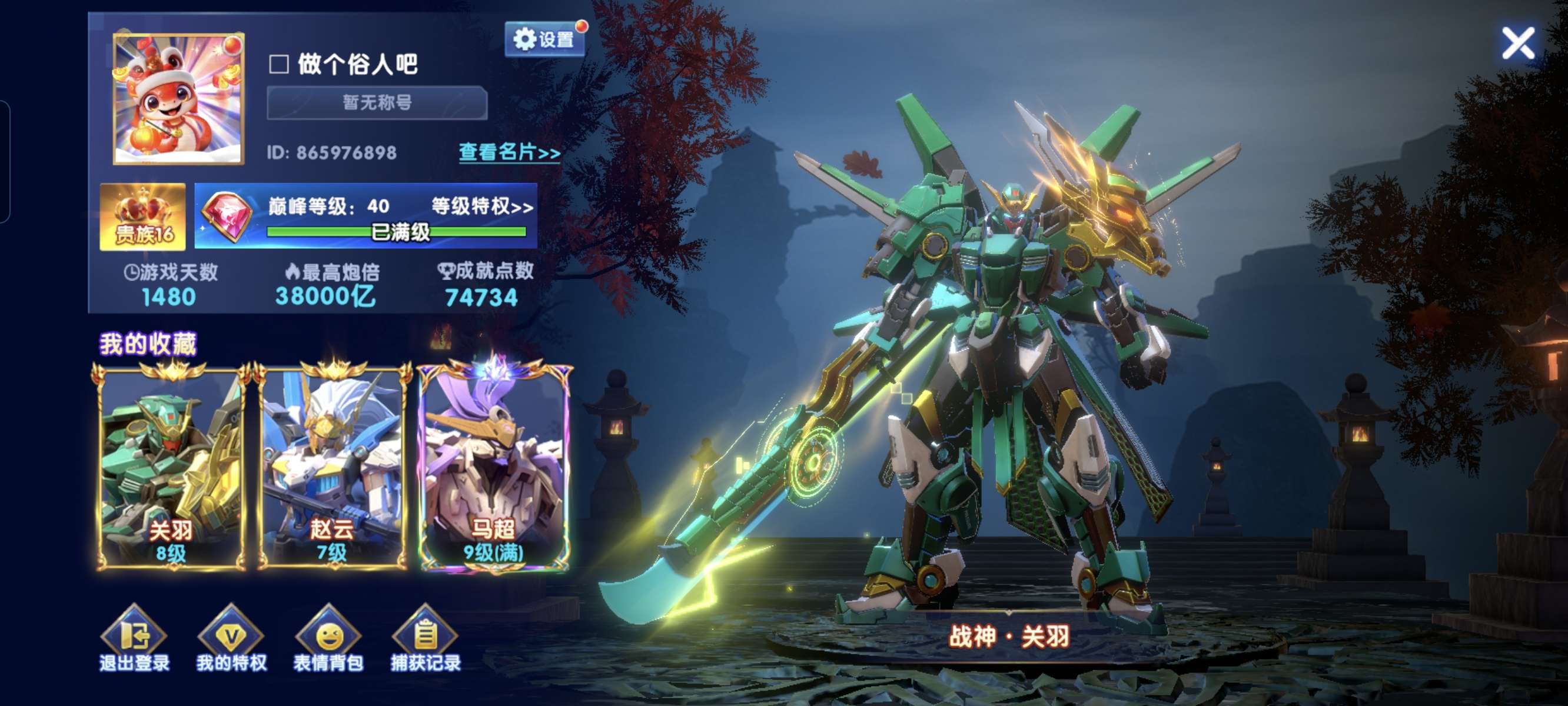Show the 捕获记录 capture records

point(426,639)
